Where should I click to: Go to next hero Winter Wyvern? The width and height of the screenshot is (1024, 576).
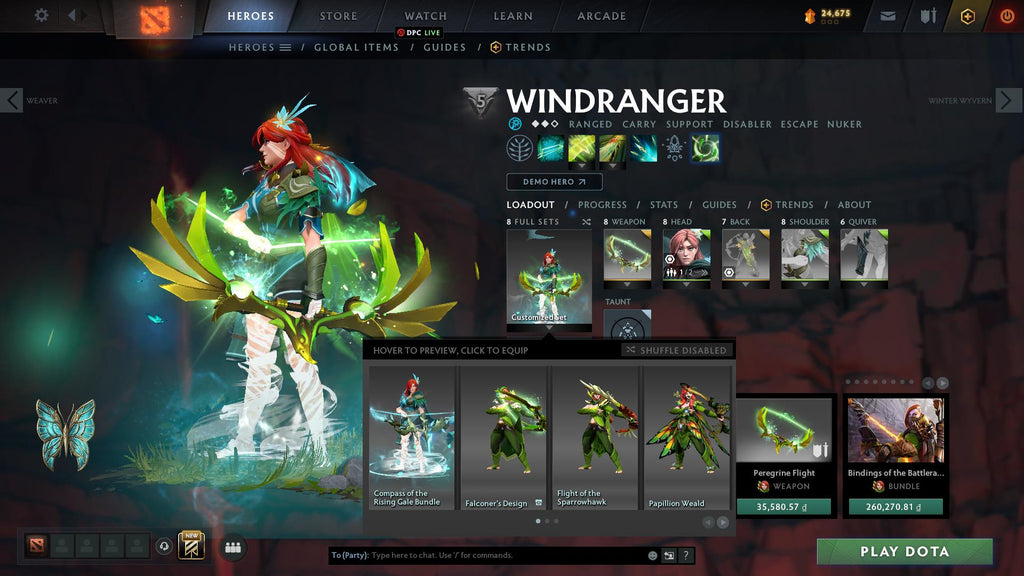pos(1008,100)
